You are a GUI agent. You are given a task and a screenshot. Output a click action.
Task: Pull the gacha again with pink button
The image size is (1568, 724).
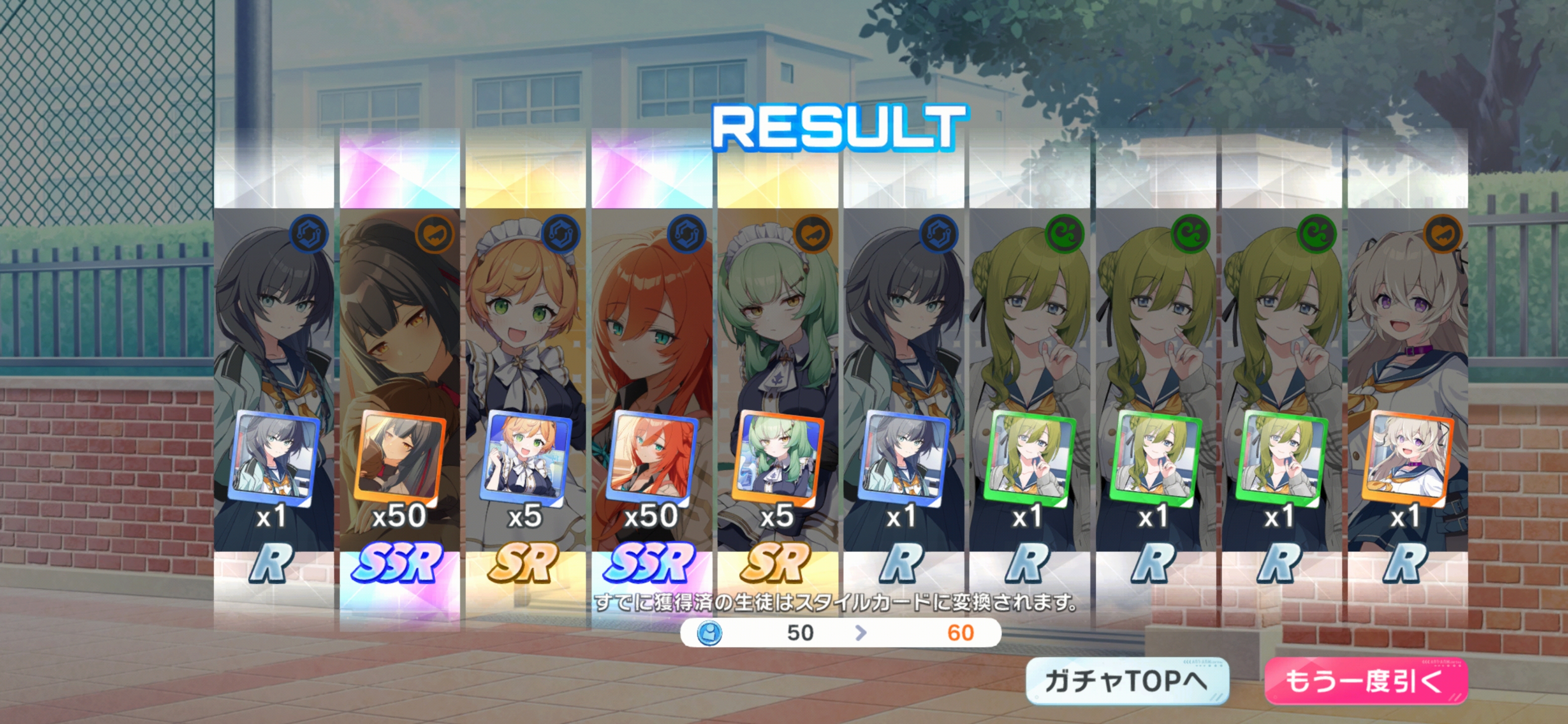point(1365,681)
